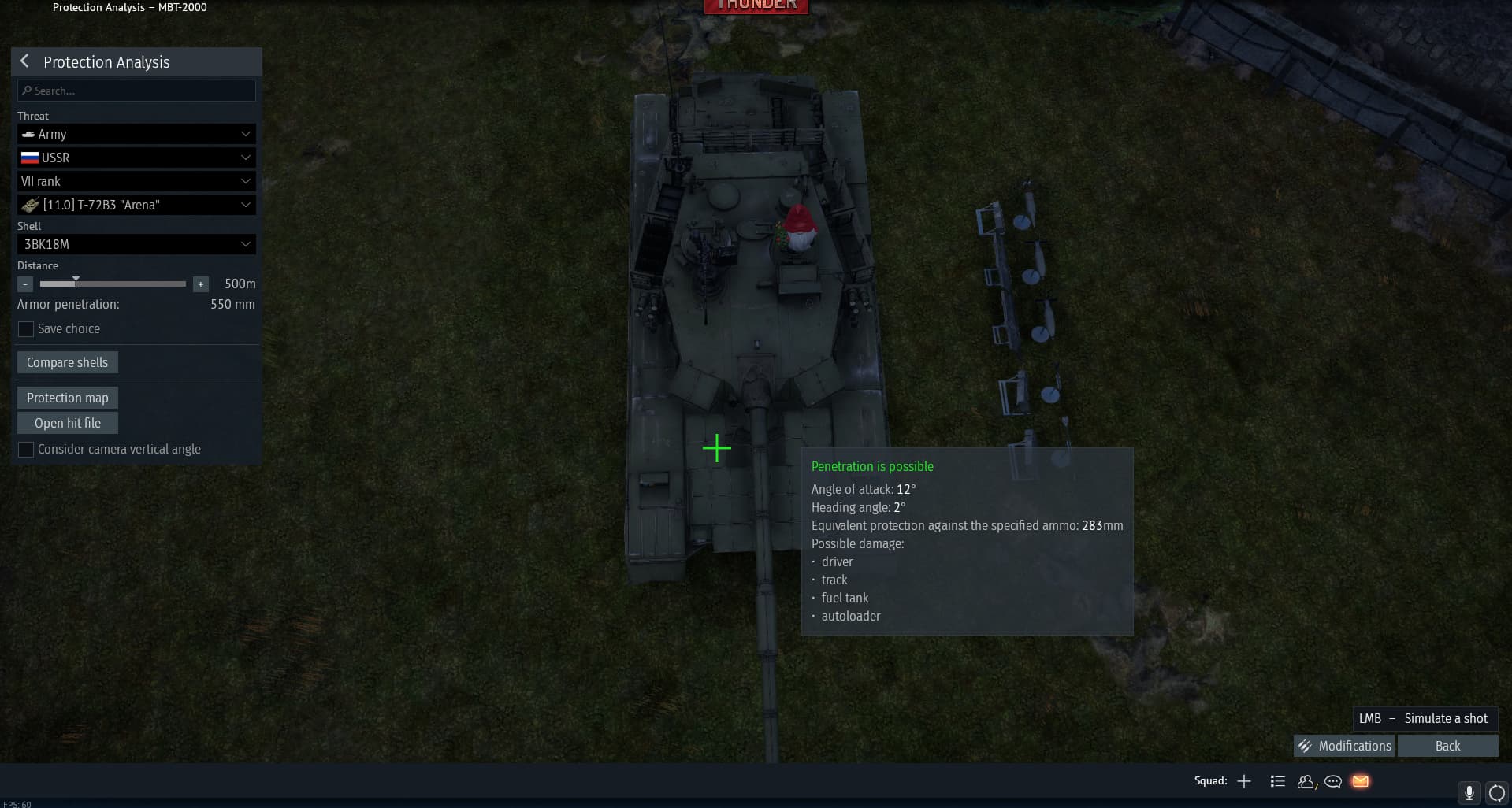Image resolution: width=1512 pixels, height=808 pixels.
Task: Enable Consider camera vertical angle
Action: tap(26, 450)
